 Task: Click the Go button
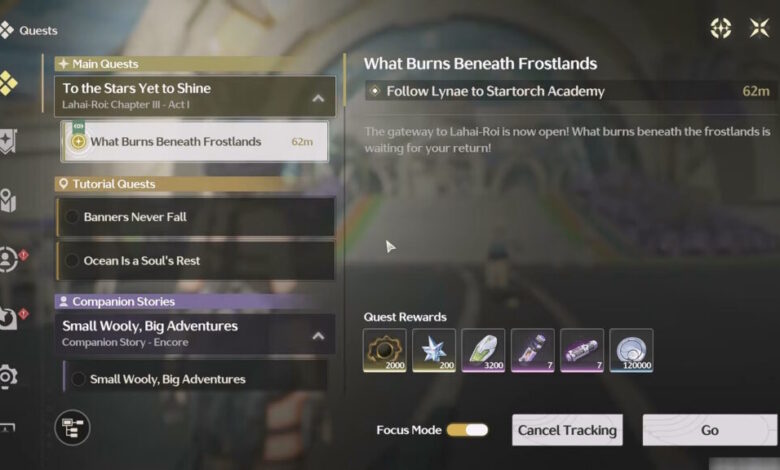[710, 430]
